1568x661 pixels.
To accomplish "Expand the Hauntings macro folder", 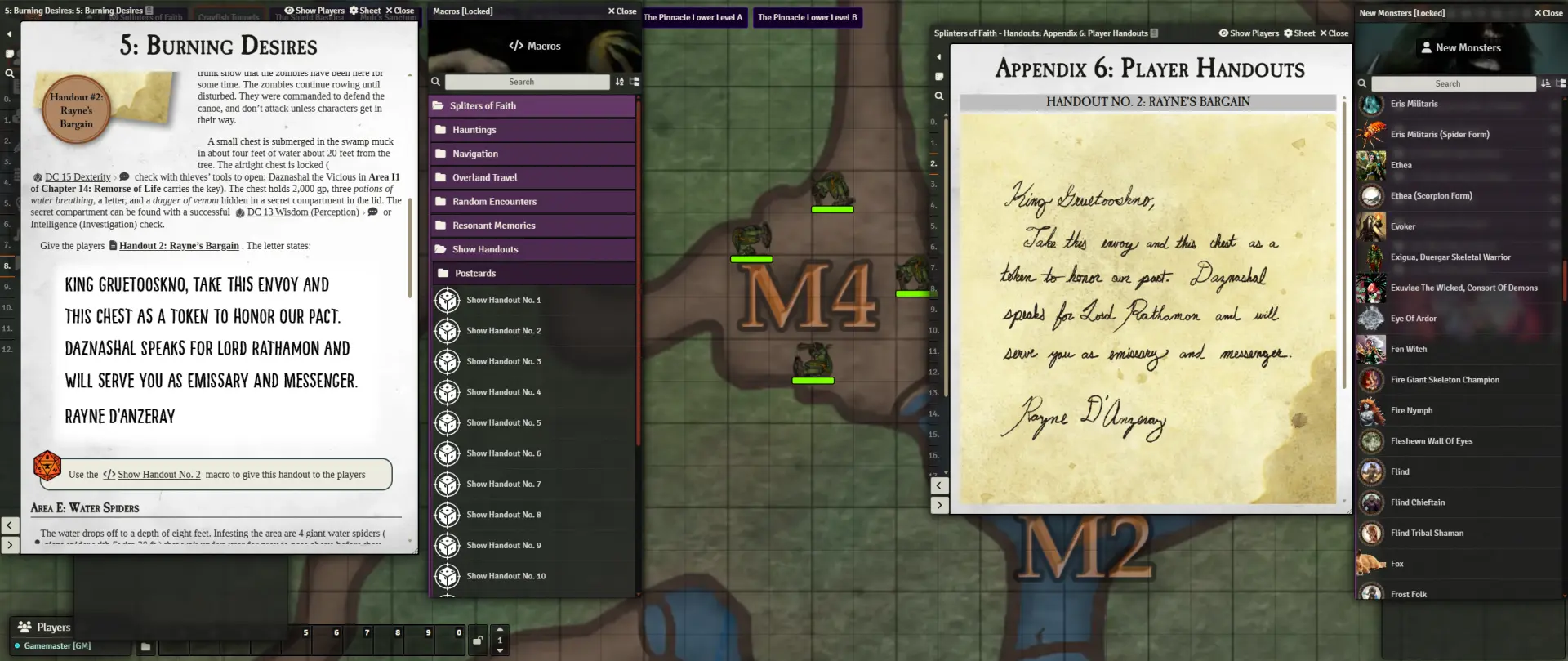I will coord(474,130).
